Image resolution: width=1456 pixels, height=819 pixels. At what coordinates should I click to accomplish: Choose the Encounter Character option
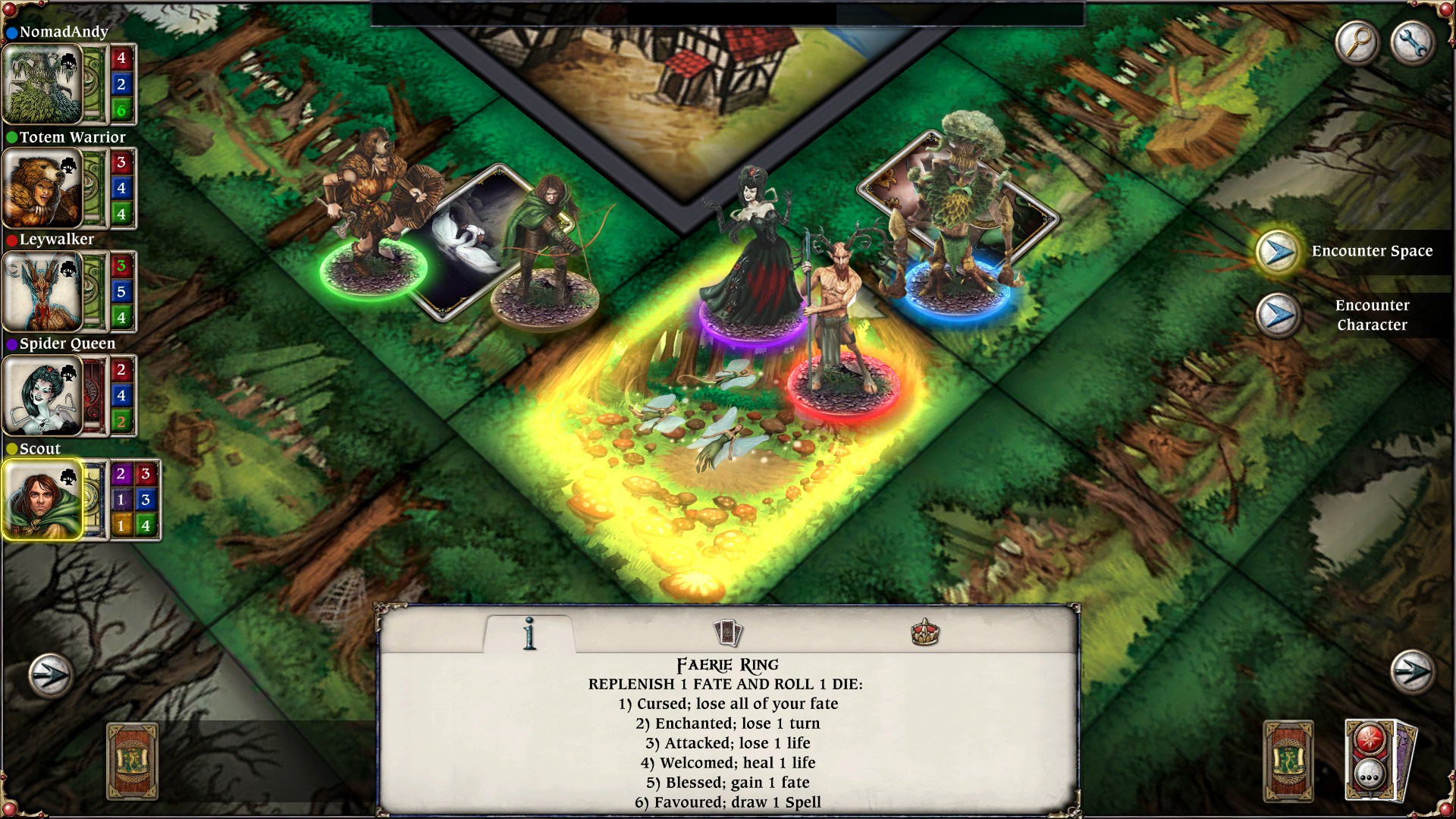(x=1373, y=315)
